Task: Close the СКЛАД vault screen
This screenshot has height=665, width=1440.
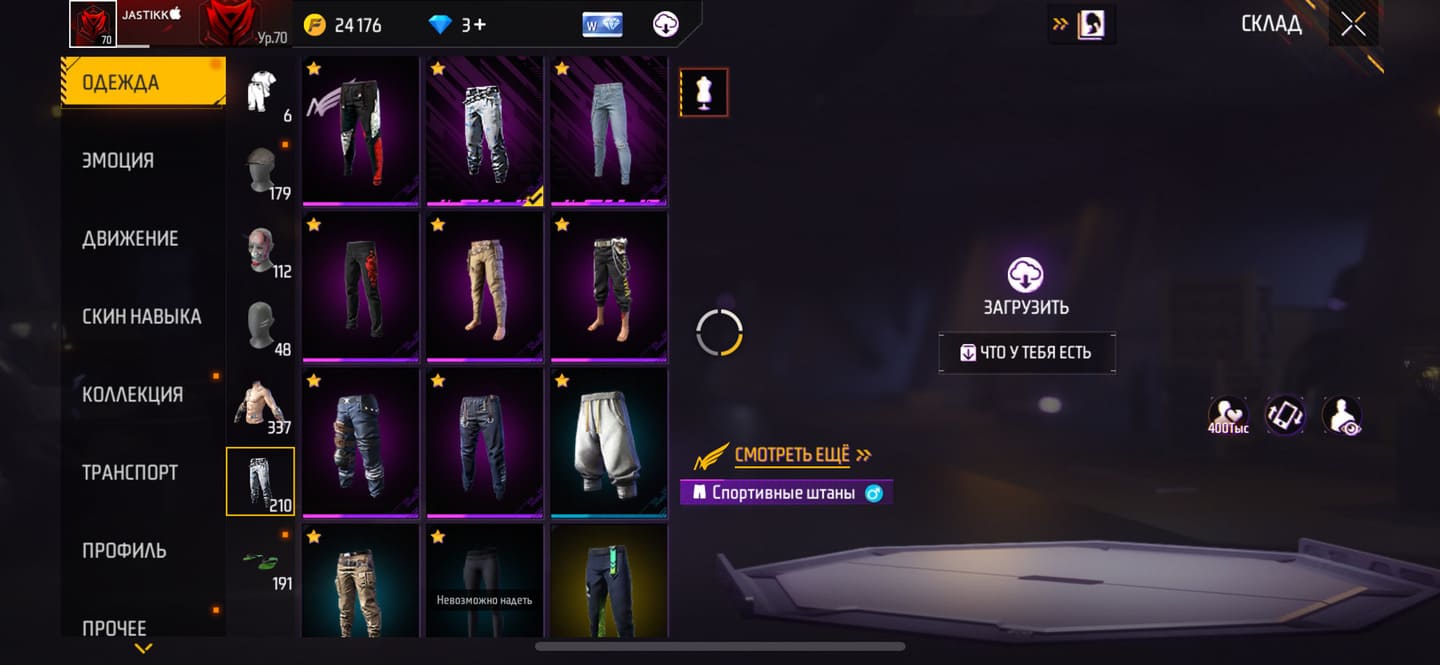Action: click(1353, 25)
